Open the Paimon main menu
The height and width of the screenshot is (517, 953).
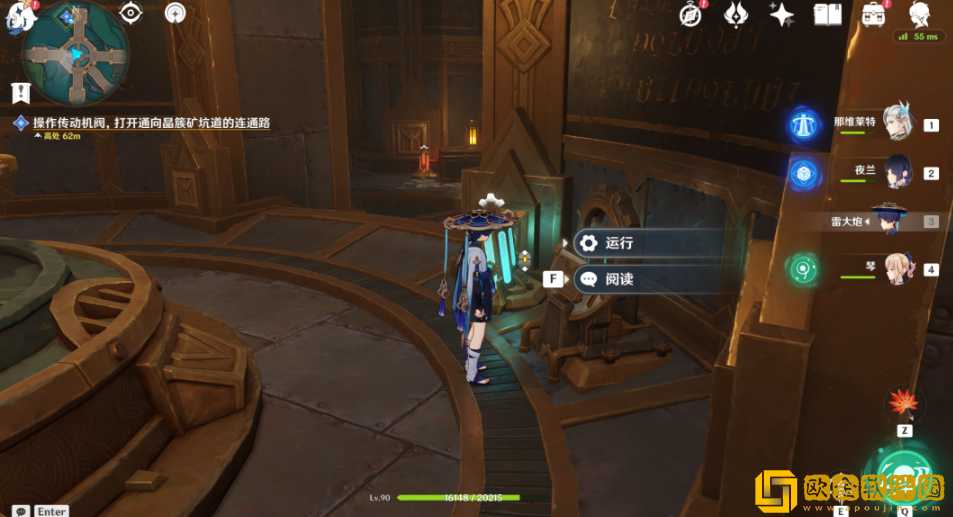(x=20, y=14)
